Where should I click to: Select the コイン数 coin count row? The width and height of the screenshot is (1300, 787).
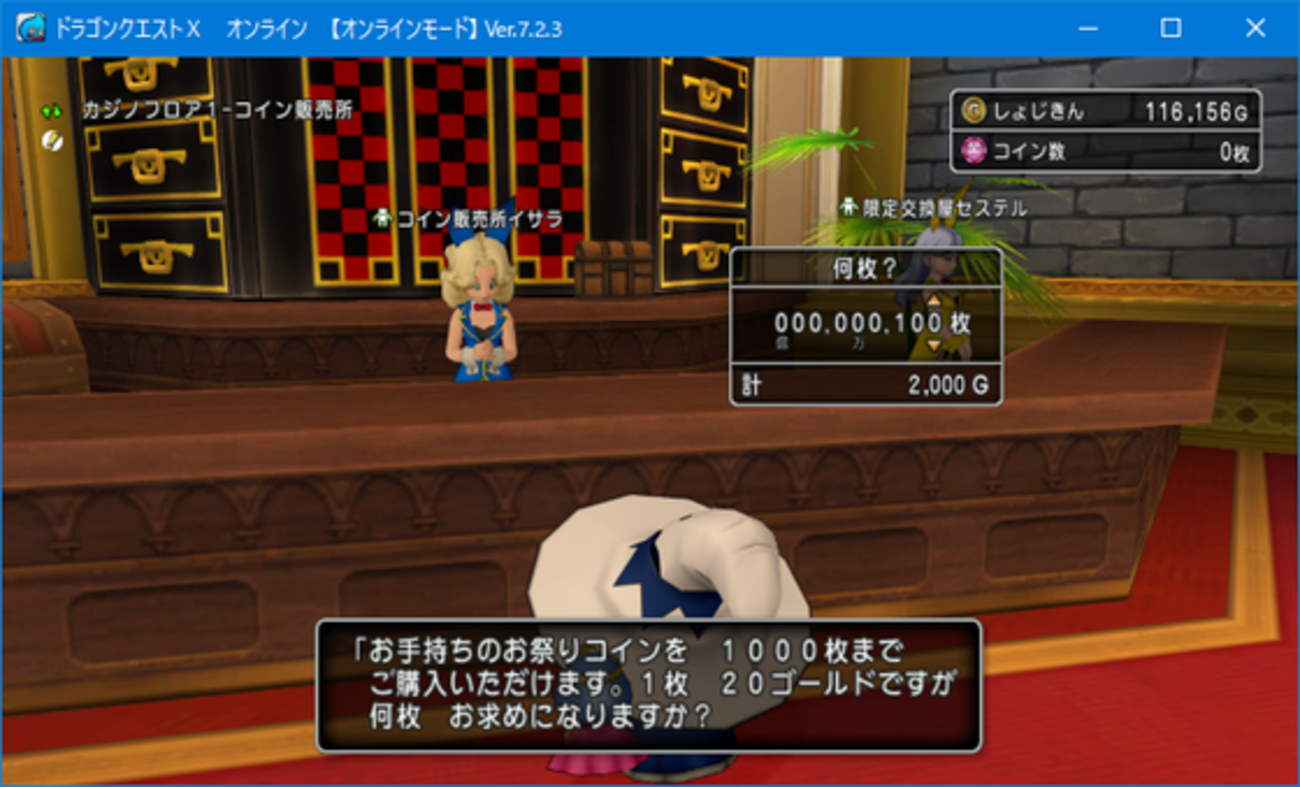(1105, 148)
